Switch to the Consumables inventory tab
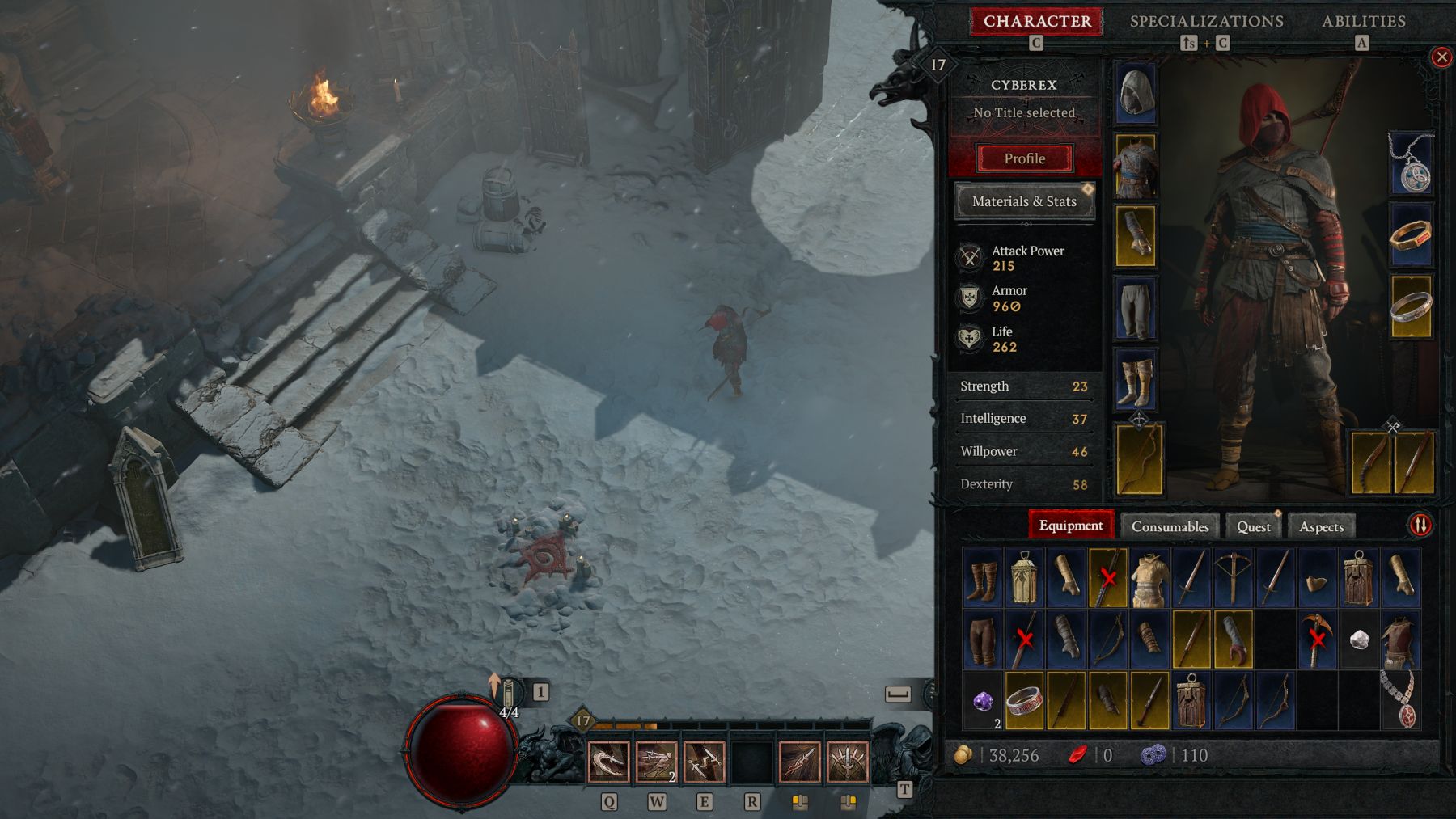 click(x=1170, y=526)
